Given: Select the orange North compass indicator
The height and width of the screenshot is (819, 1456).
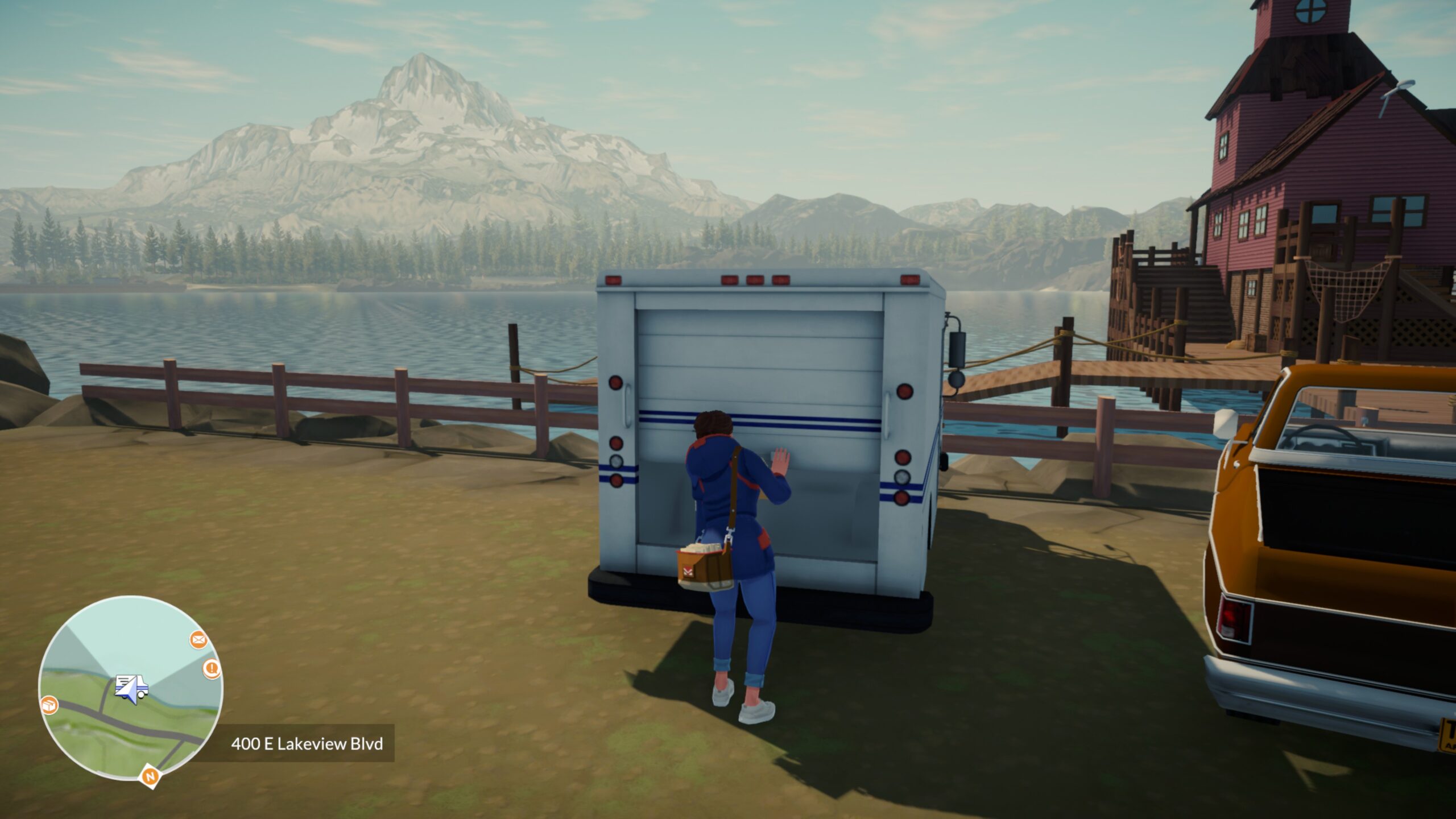Looking at the screenshot, I should coord(151,777).
